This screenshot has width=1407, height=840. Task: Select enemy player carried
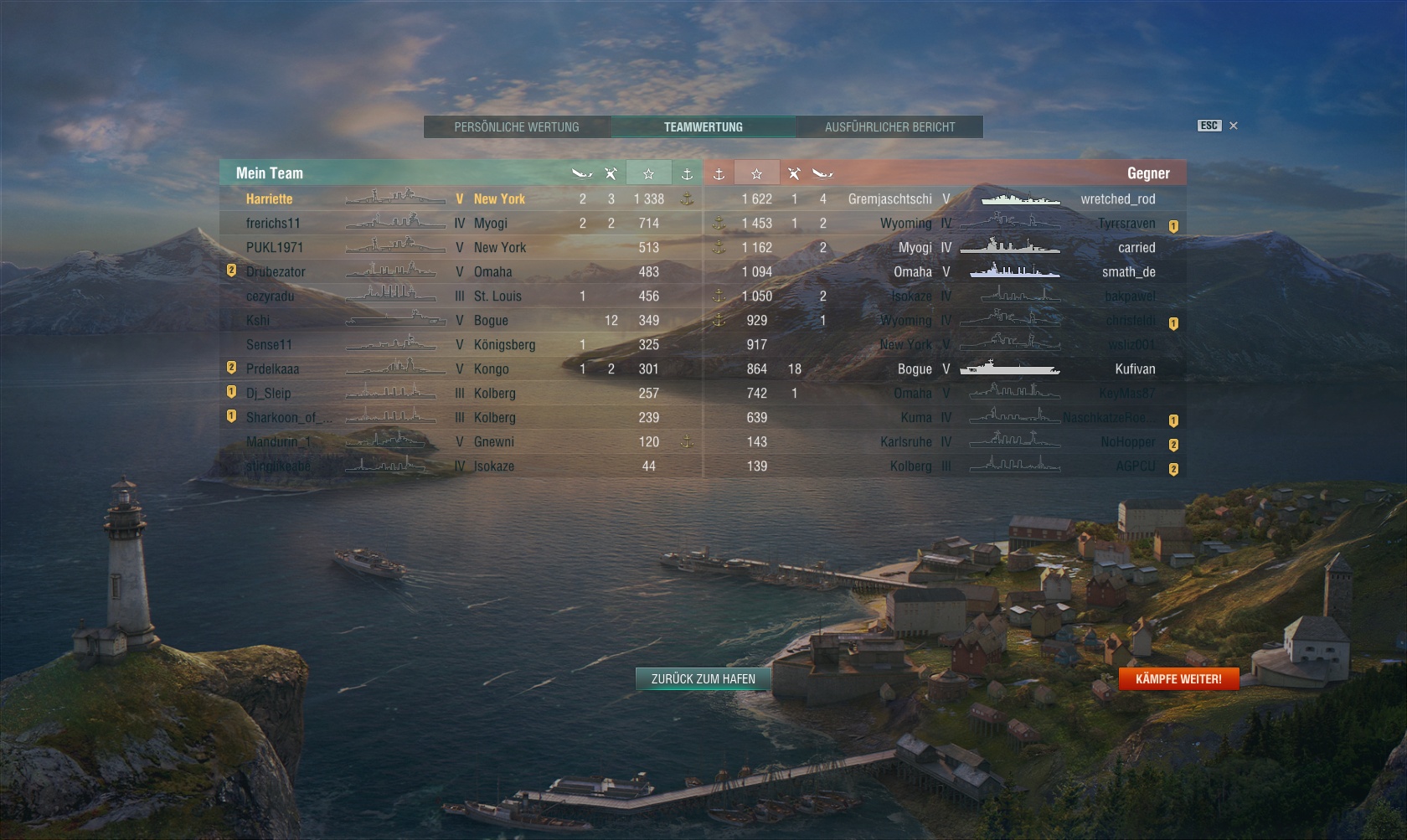click(x=1136, y=248)
